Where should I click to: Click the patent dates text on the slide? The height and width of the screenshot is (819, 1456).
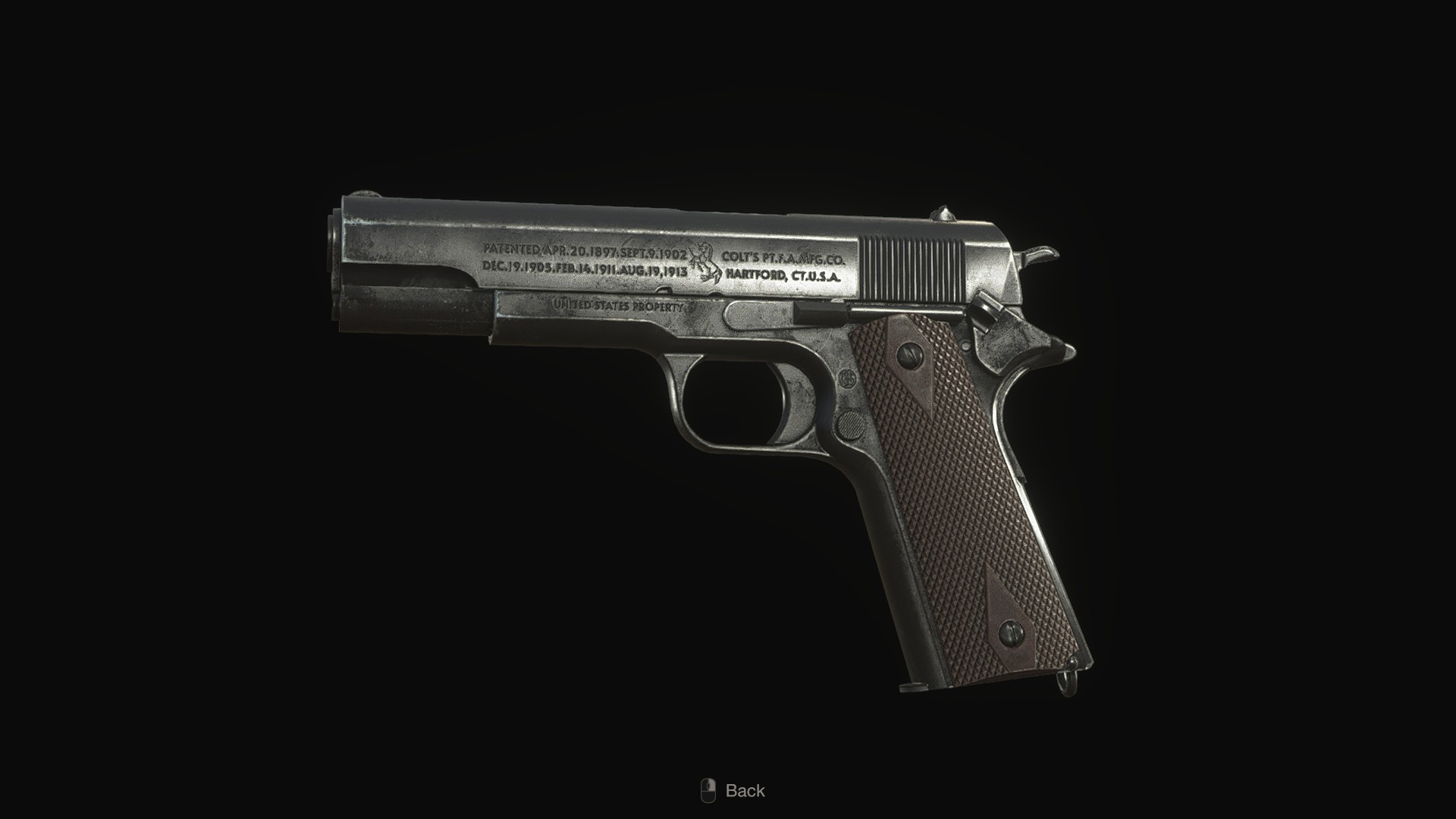coord(584,258)
